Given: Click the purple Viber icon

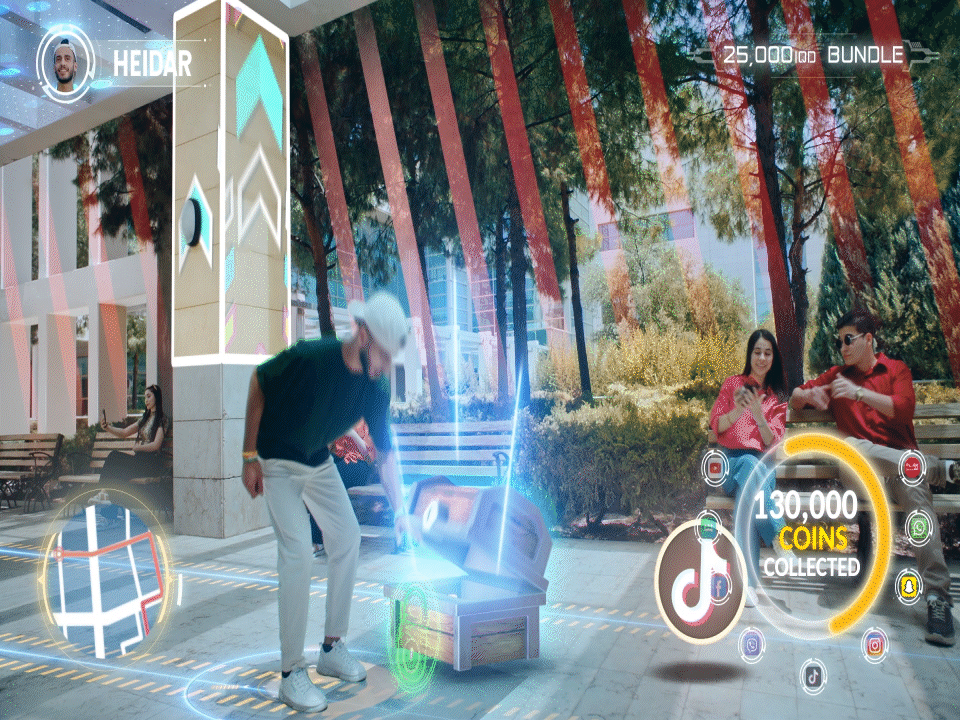Looking at the screenshot, I should point(752,644).
